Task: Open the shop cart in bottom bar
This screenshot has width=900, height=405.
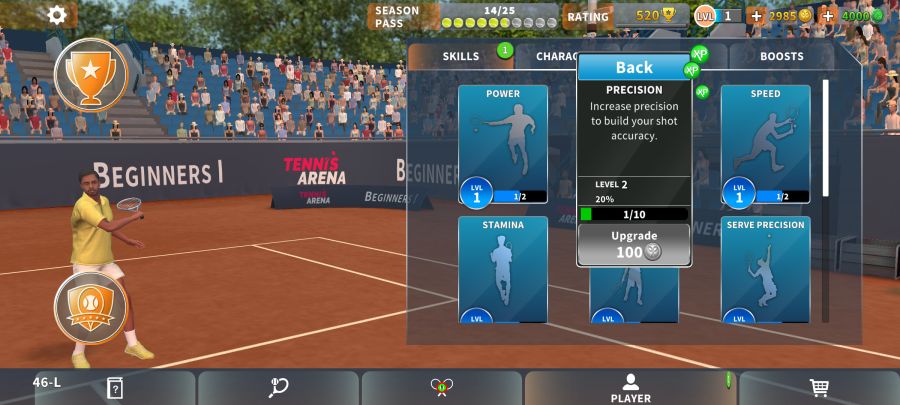Action: click(818, 388)
